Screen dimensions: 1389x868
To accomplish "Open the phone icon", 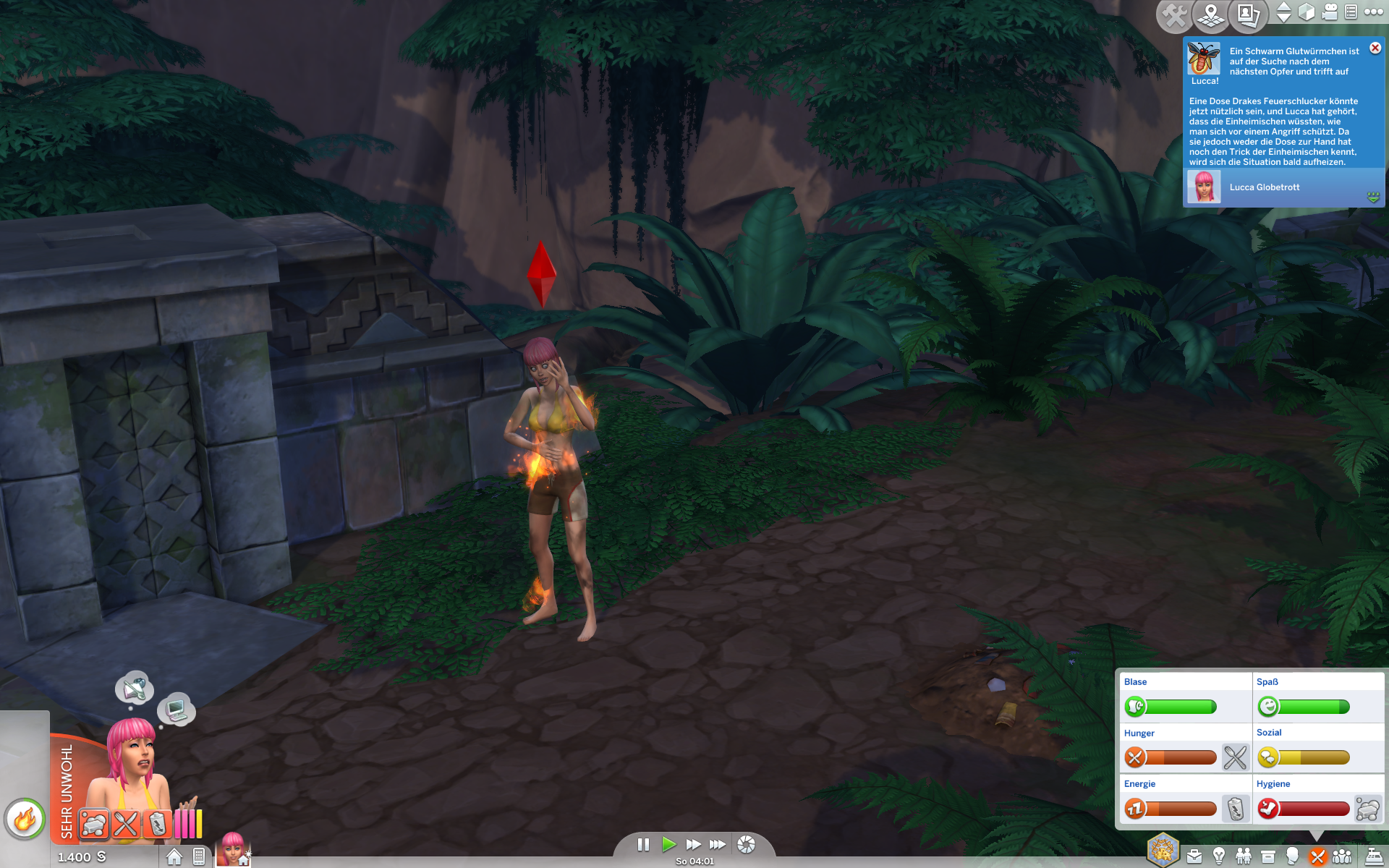I will coord(199,857).
